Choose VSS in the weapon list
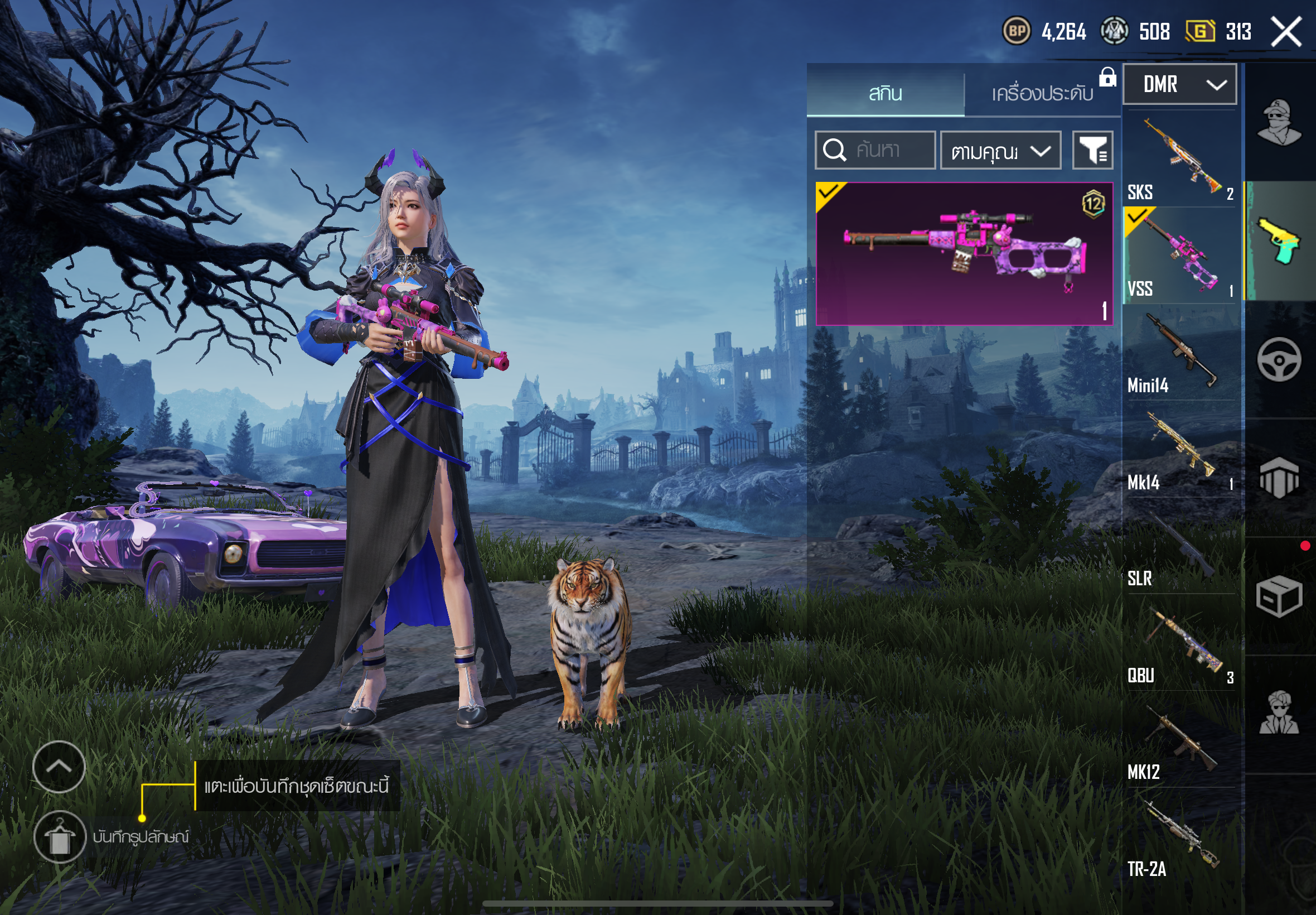The width and height of the screenshot is (1316, 915). click(x=1179, y=256)
